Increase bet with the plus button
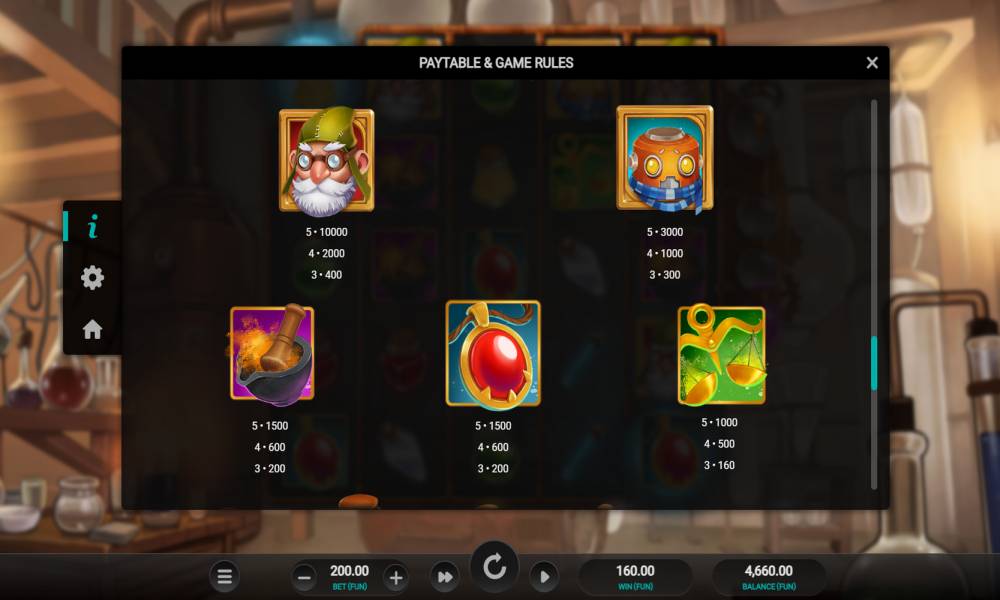 pos(395,576)
